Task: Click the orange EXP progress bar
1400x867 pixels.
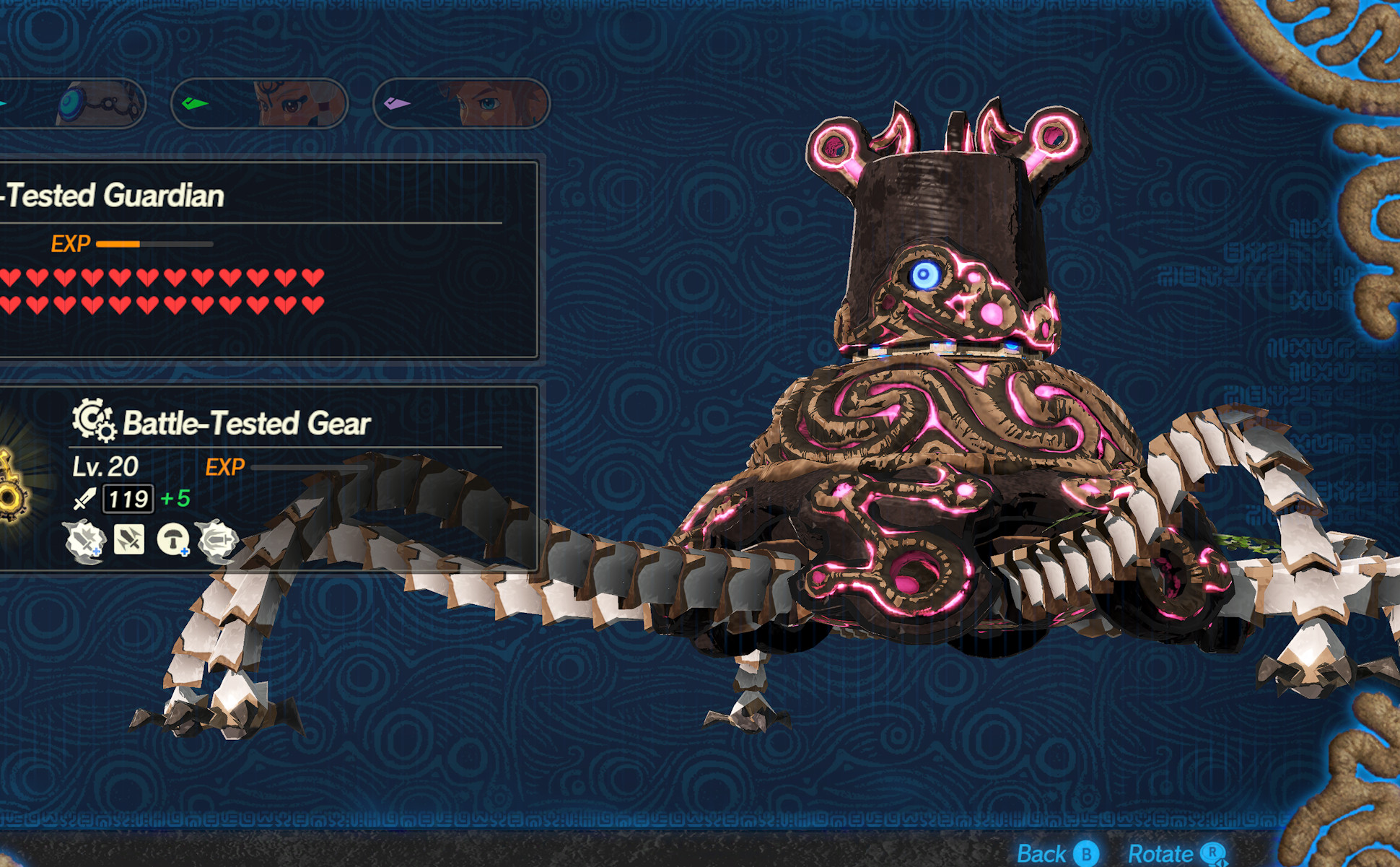Action: (x=119, y=244)
